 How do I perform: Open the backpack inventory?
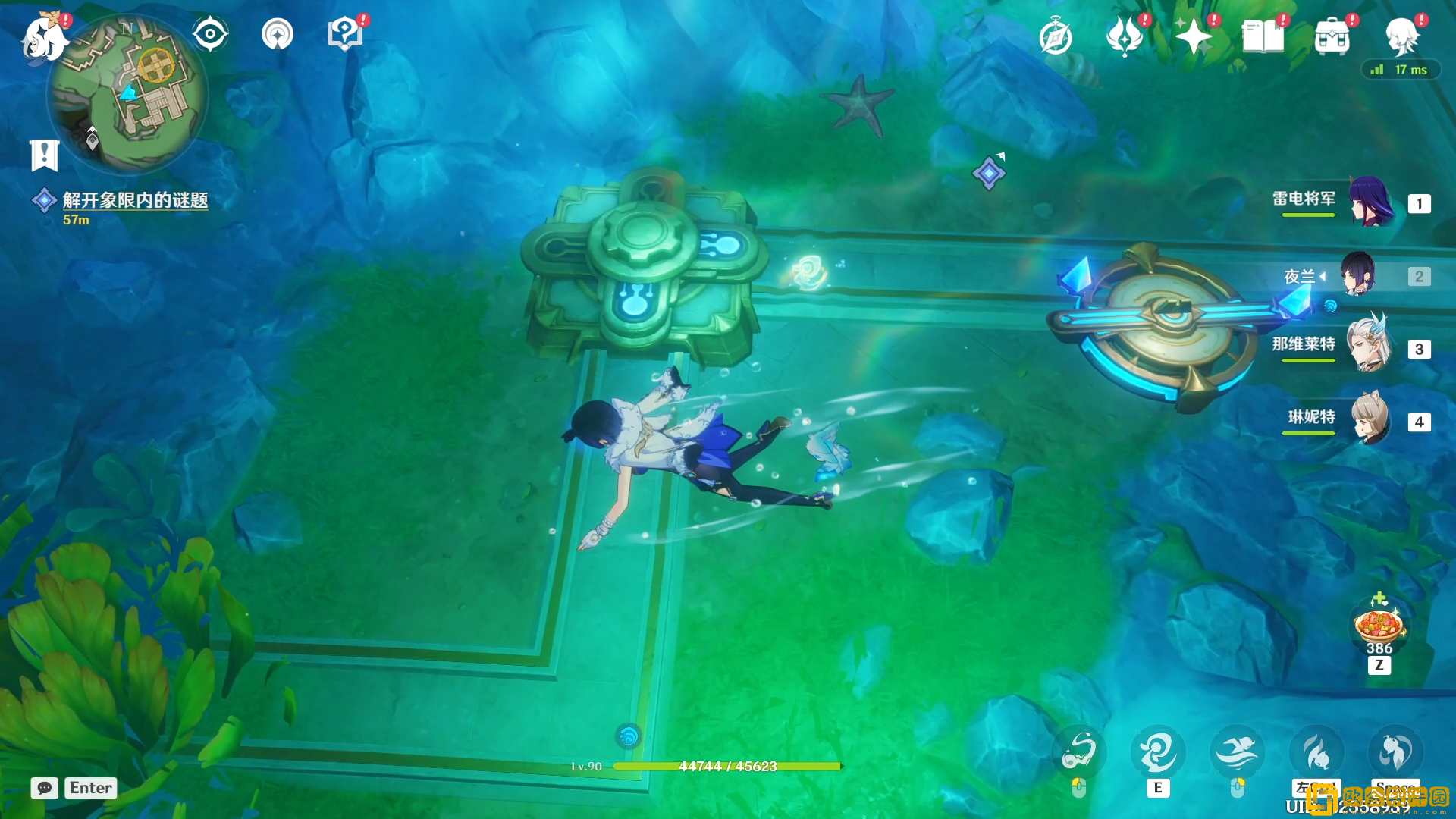[x=1332, y=36]
